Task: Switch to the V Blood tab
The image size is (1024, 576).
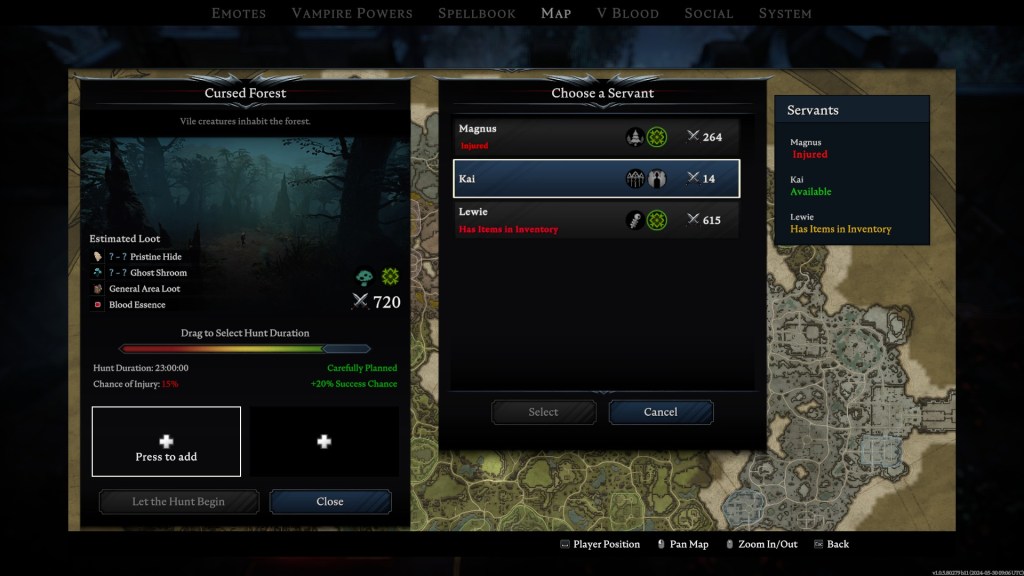Action: point(627,13)
